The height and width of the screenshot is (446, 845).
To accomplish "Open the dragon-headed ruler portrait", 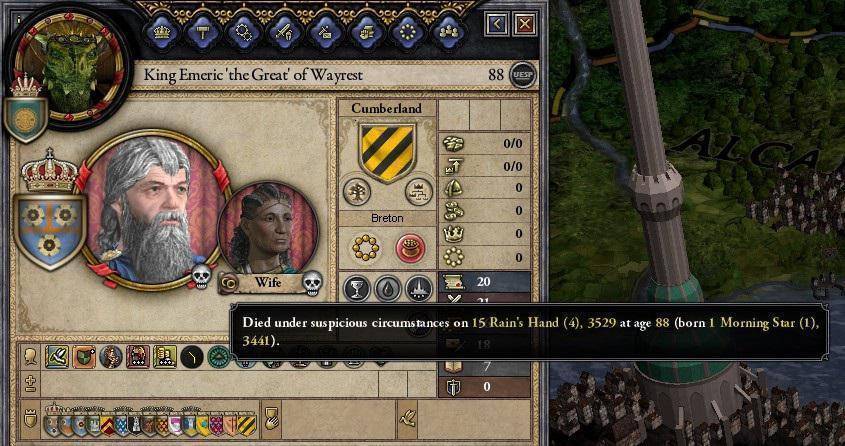I will [70, 63].
